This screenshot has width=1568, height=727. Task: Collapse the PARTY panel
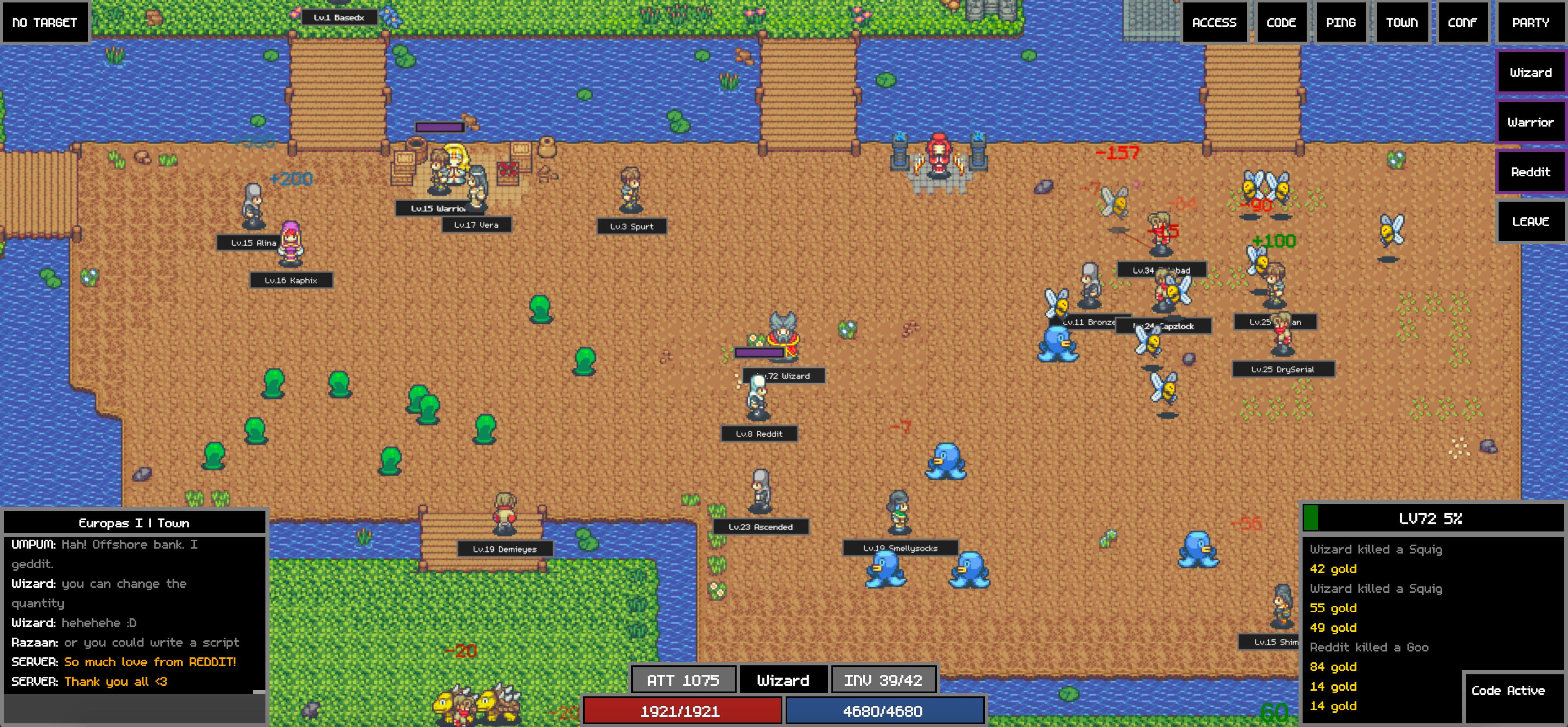point(1530,22)
